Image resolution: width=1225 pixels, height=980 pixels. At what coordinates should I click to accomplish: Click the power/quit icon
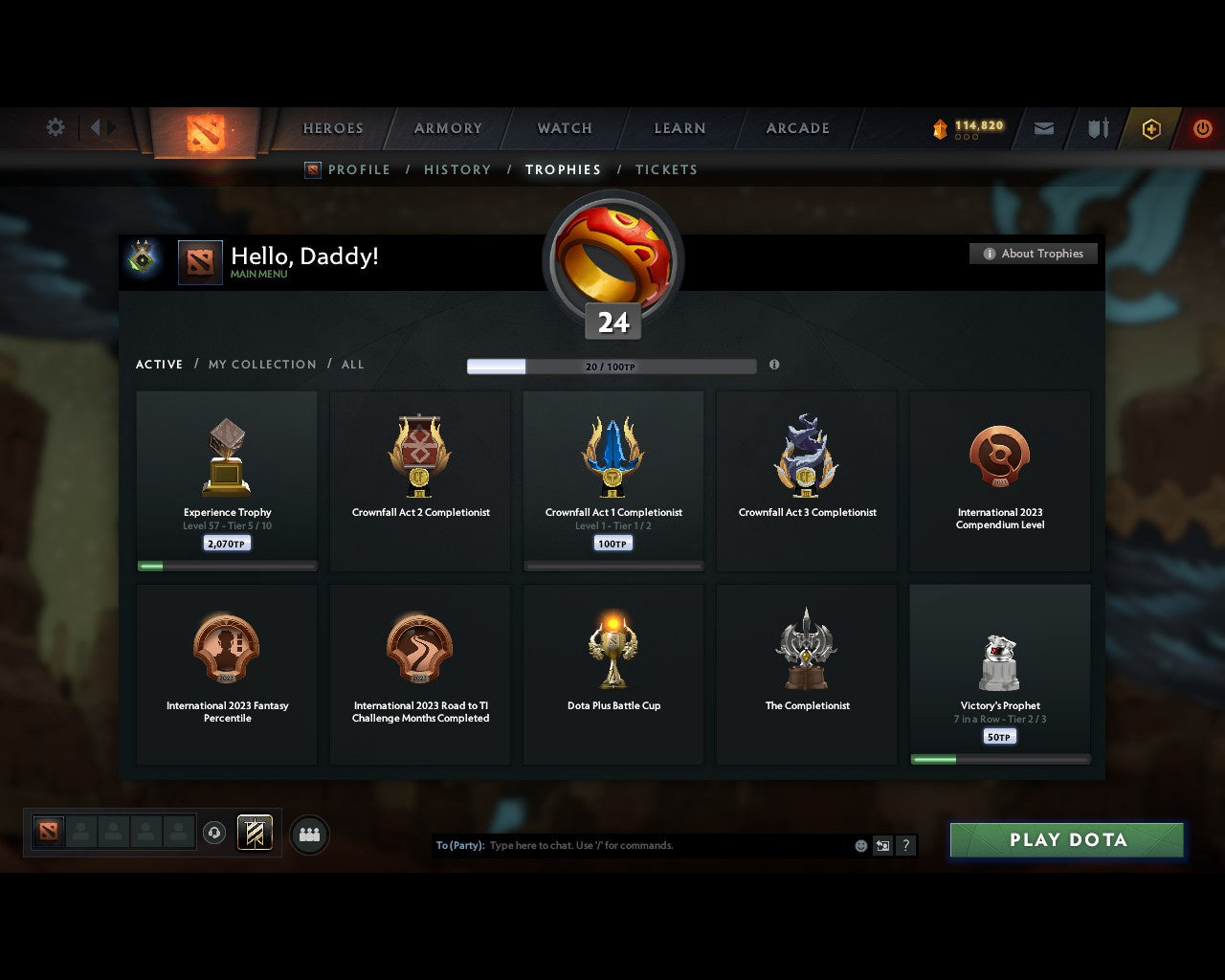pyautogui.click(x=1202, y=128)
